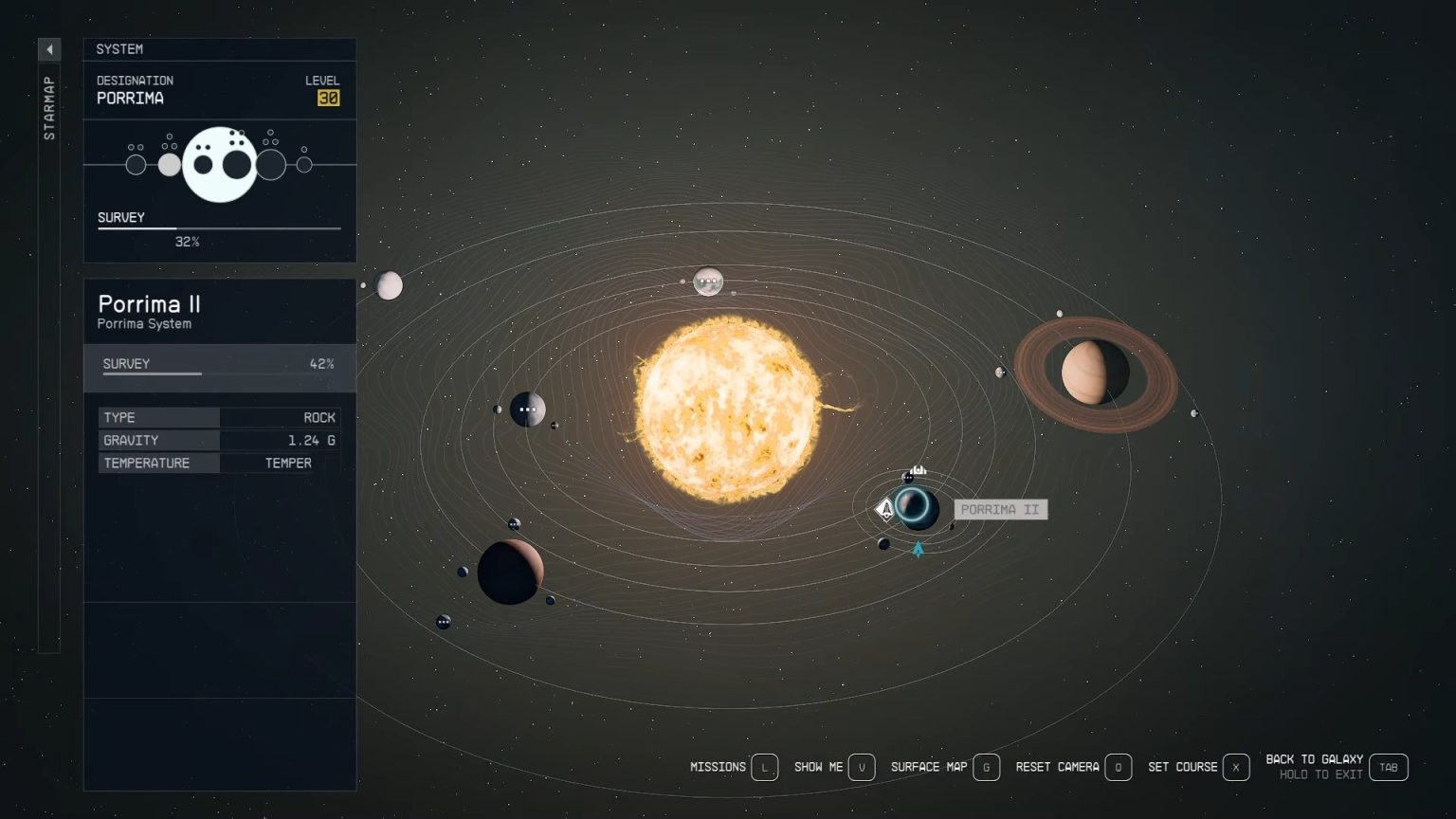Open the SYSTEM panel header
Viewport: 1456px width, 819px height.
click(121, 48)
